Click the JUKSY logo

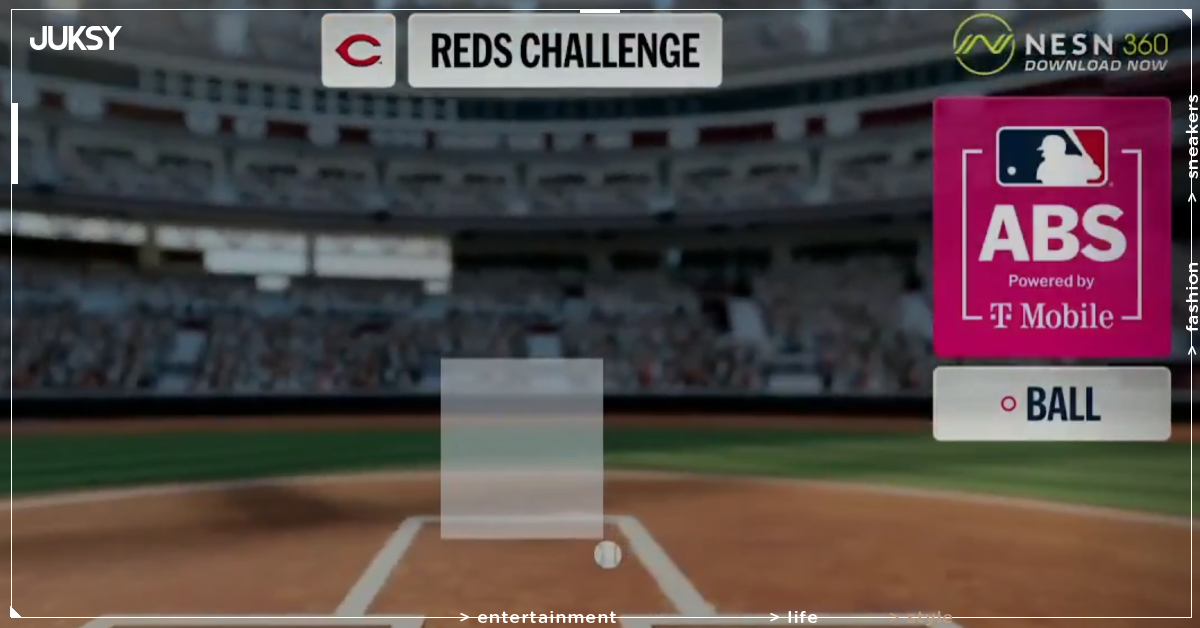[x=75, y=39]
